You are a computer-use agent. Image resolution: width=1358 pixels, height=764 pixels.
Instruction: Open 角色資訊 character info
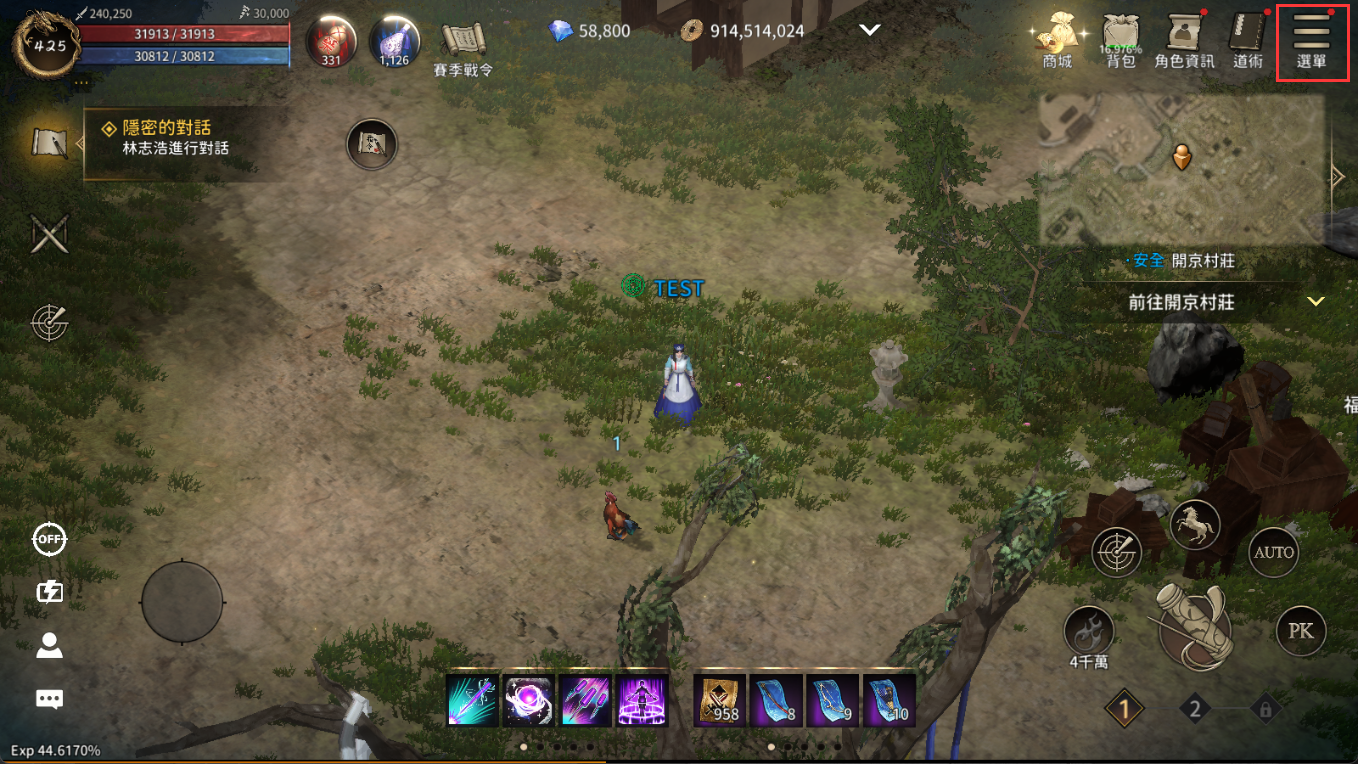coord(1184,38)
